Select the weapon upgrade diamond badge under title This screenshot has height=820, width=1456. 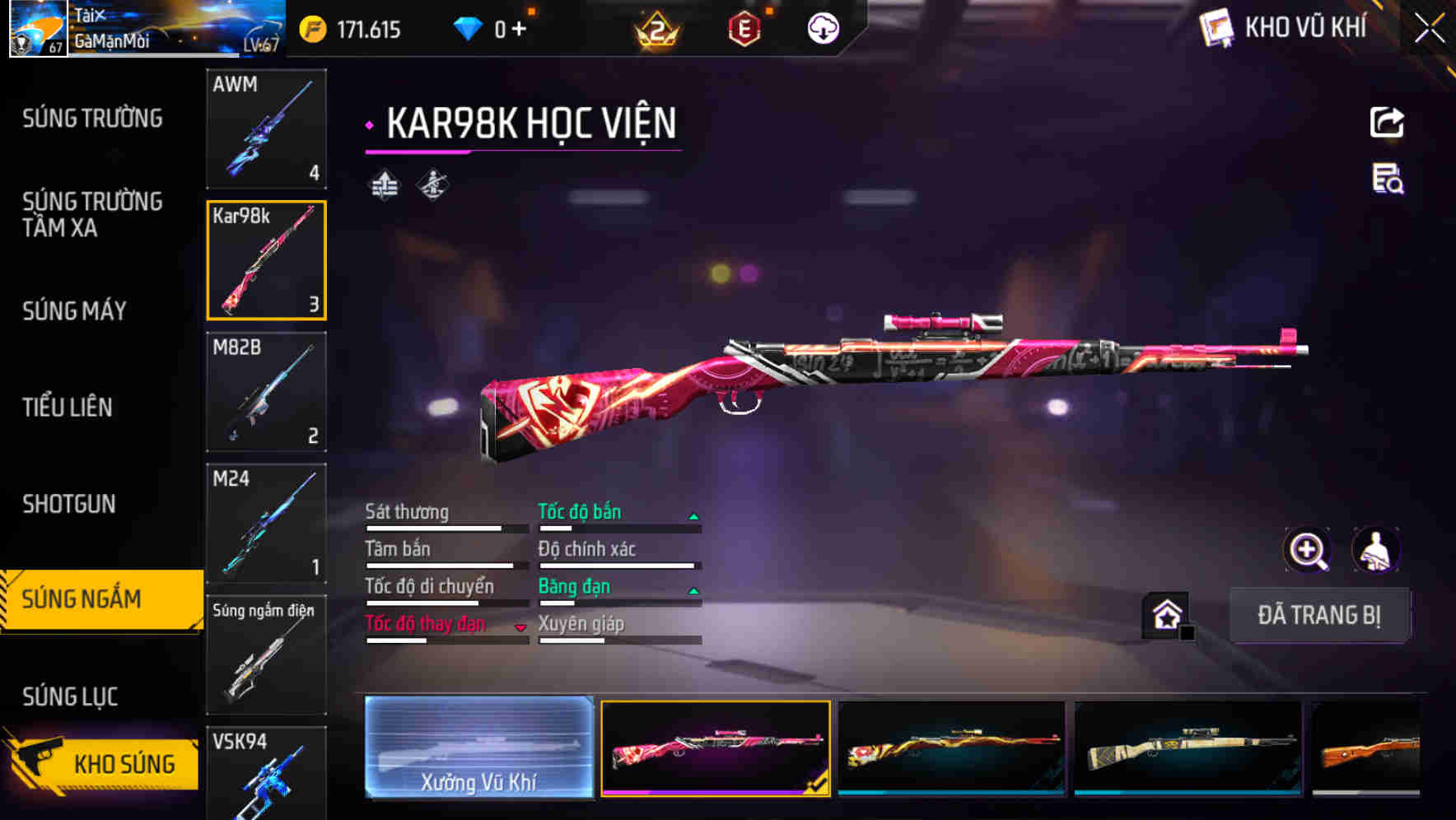point(383,185)
